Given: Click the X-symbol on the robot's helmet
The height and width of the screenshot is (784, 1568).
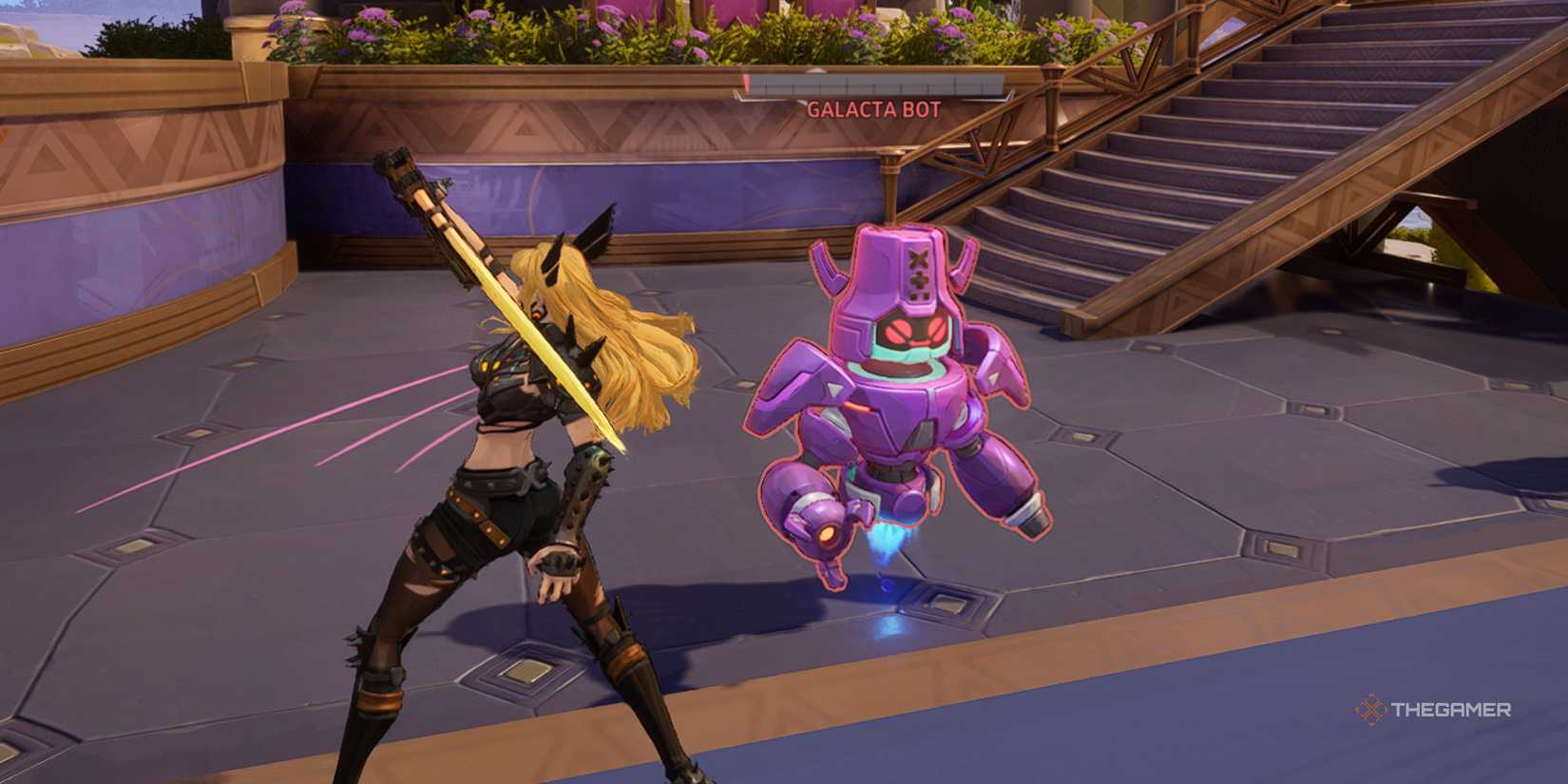Looking at the screenshot, I should [x=916, y=255].
